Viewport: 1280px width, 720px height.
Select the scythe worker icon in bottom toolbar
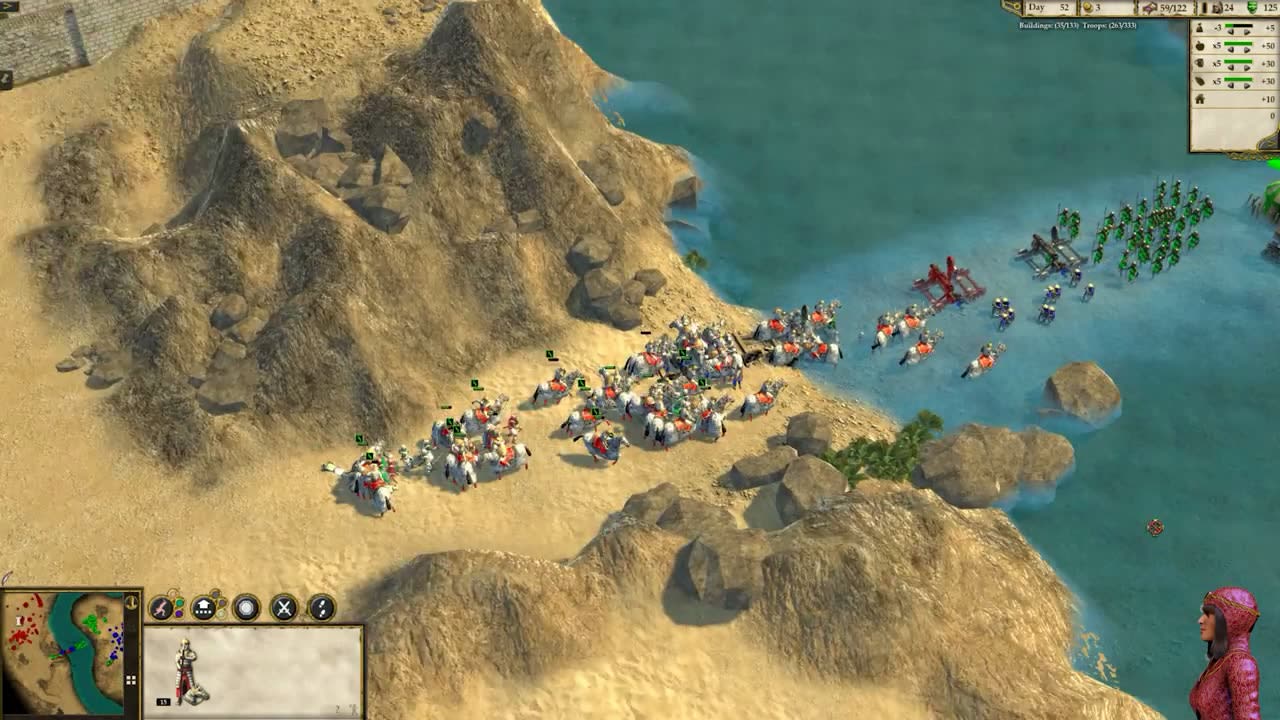pos(162,607)
